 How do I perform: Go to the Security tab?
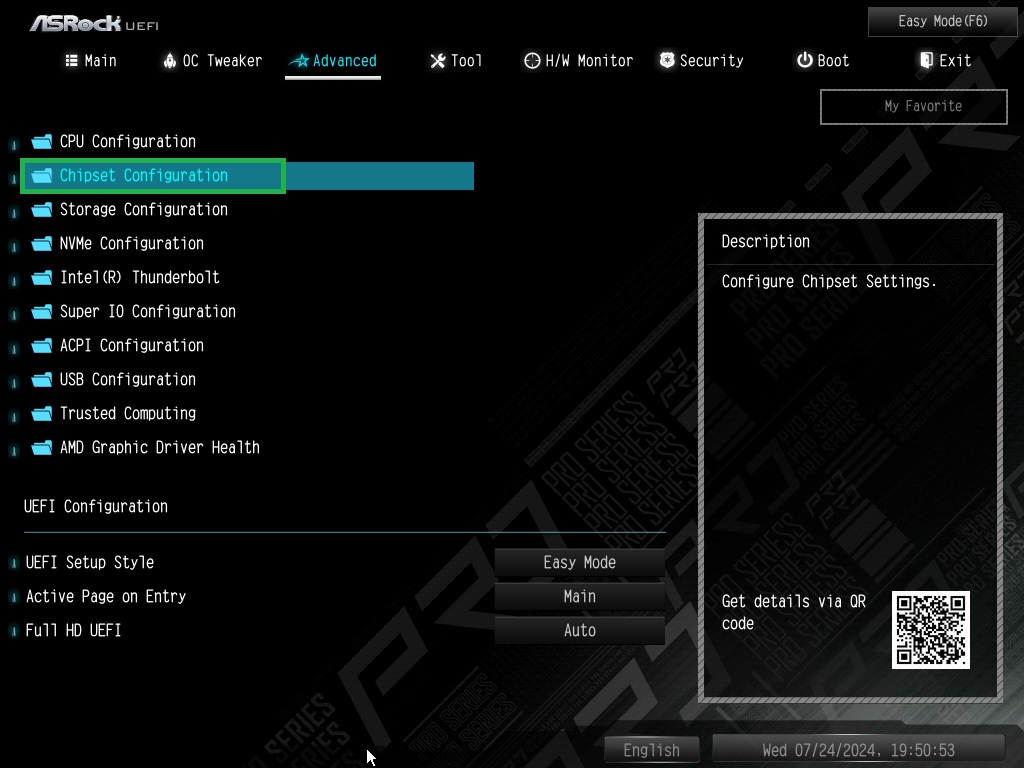click(701, 61)
